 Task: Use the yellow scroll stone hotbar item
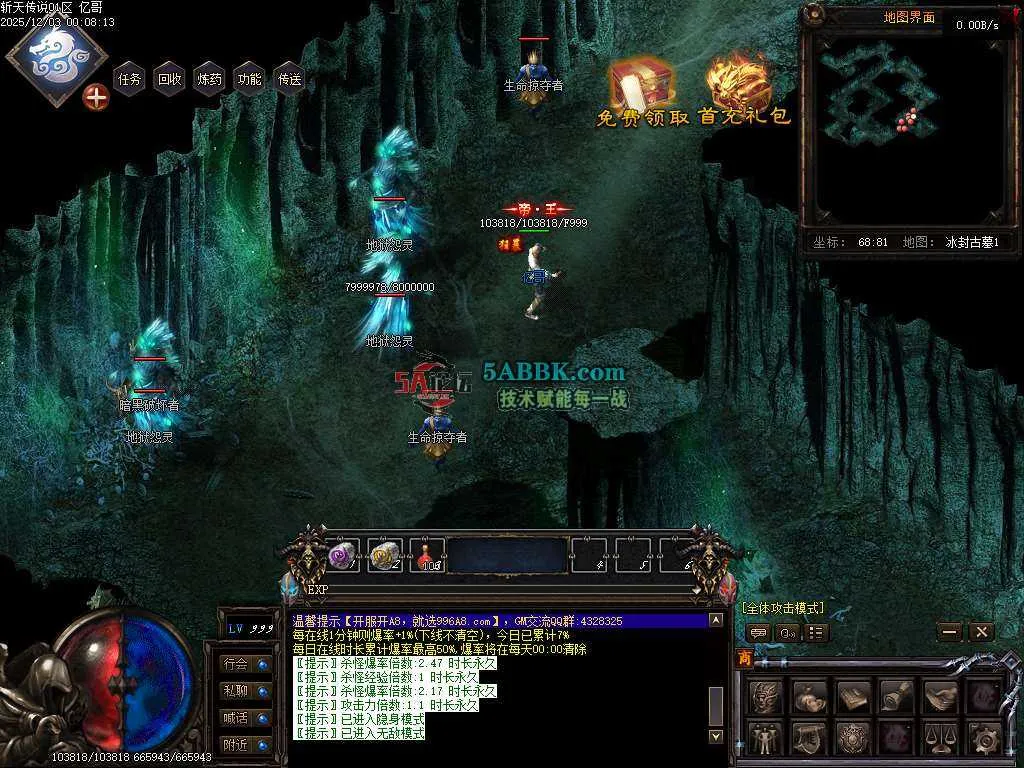click(385, 555)
